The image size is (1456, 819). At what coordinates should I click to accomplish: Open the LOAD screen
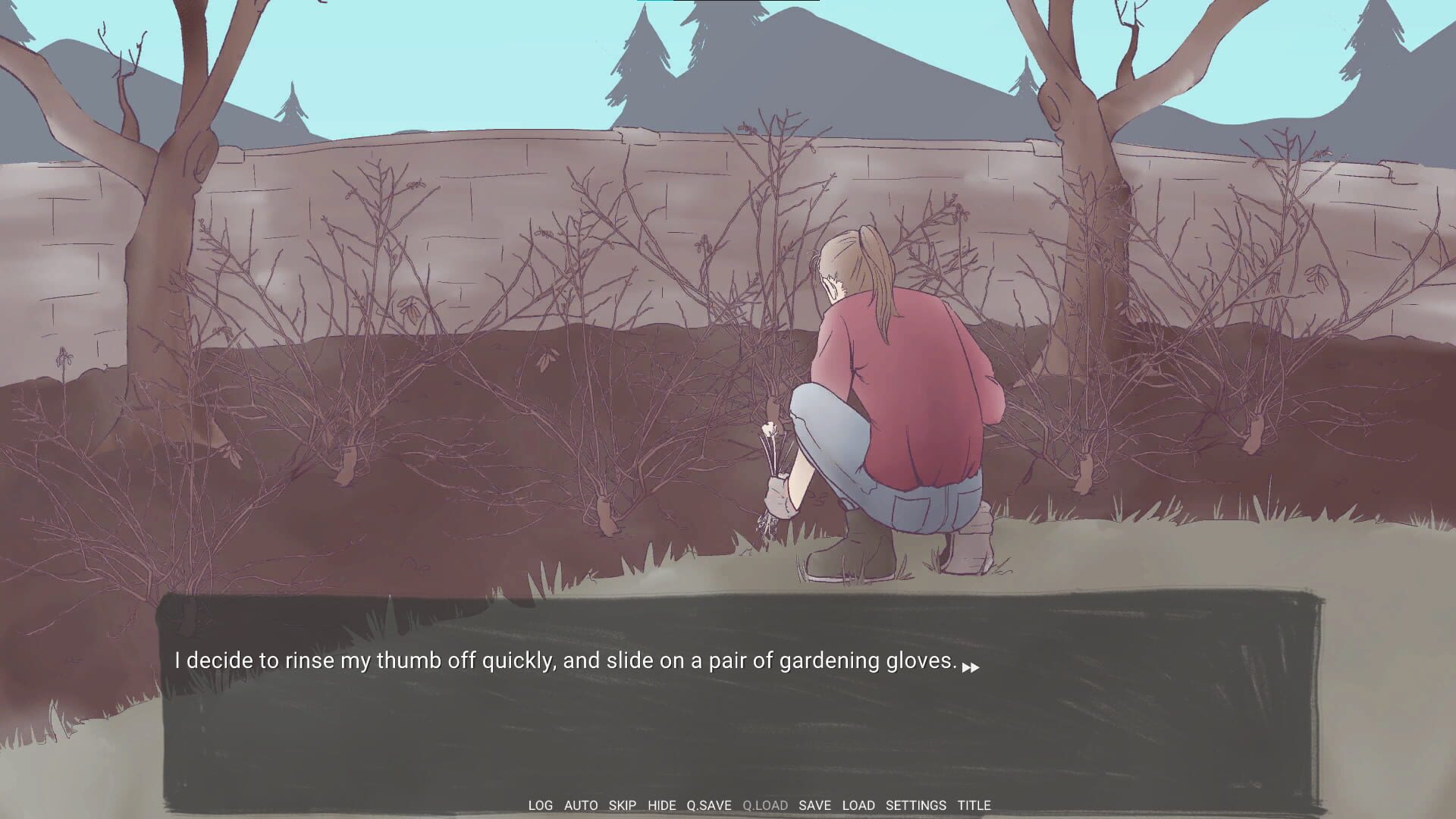tap(858, 805)
